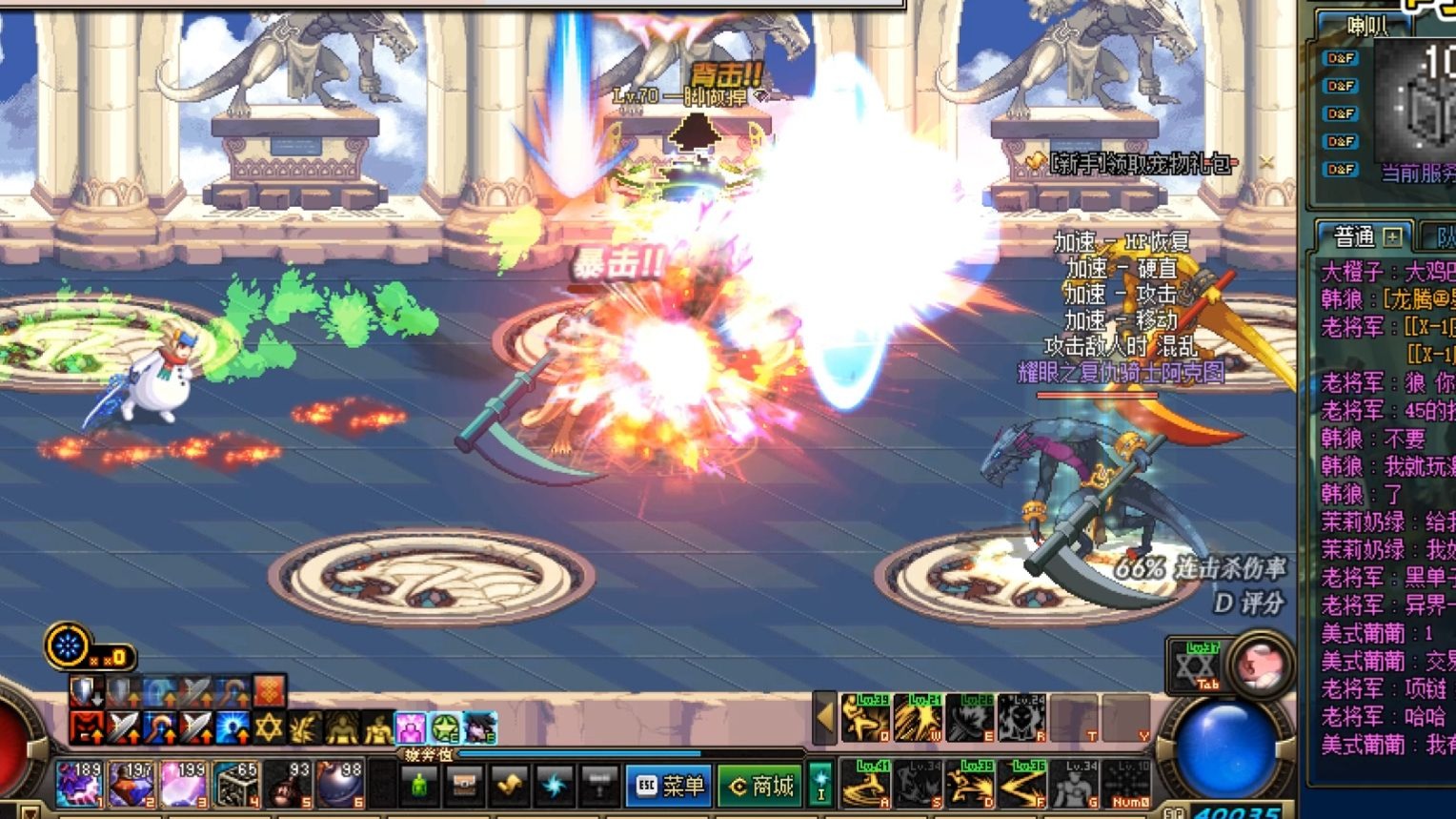Open the green character silhouette menu icon

click(419, 786)
